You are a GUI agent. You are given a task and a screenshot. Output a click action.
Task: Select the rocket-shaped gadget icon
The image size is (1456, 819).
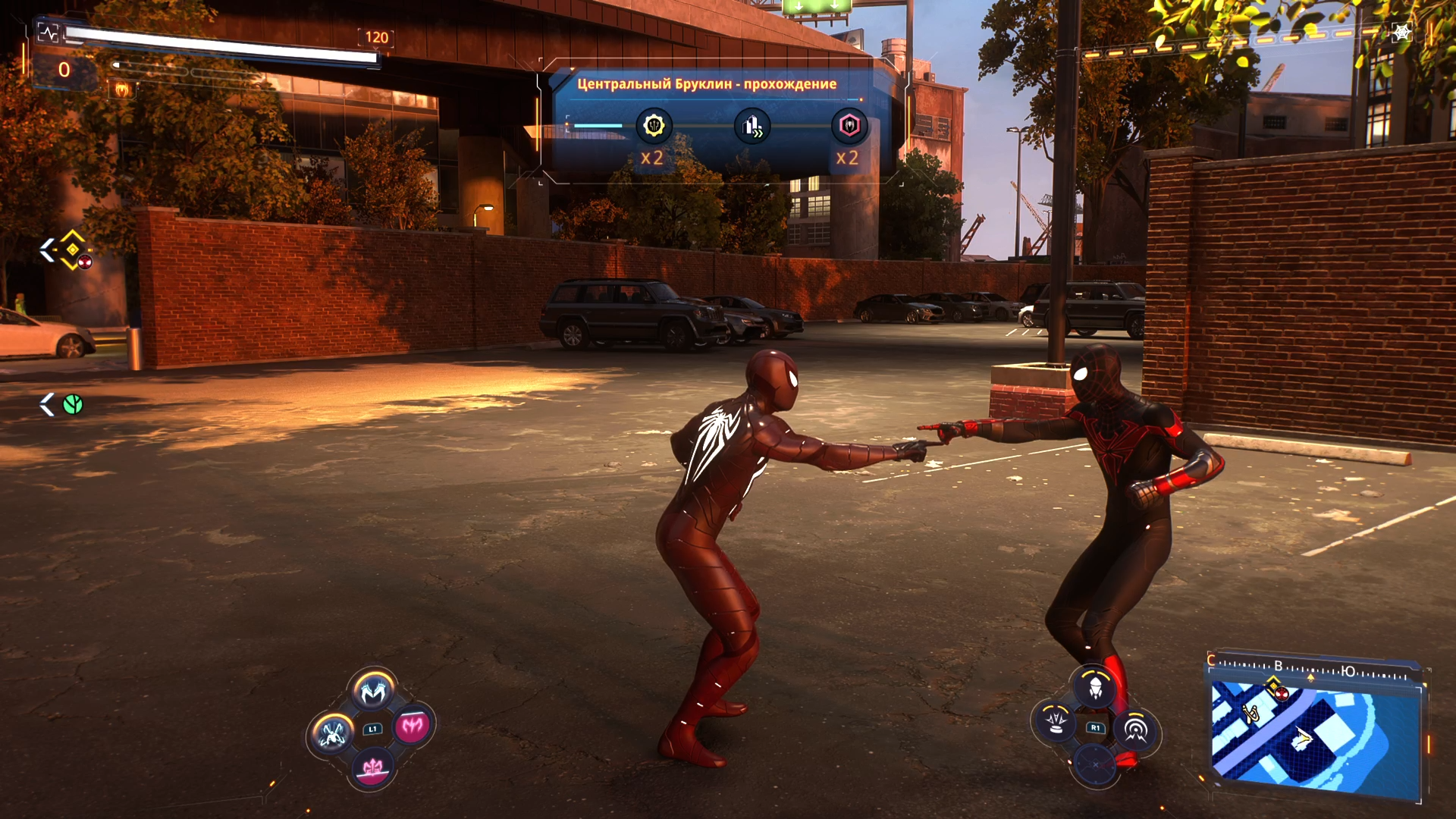1095,688
